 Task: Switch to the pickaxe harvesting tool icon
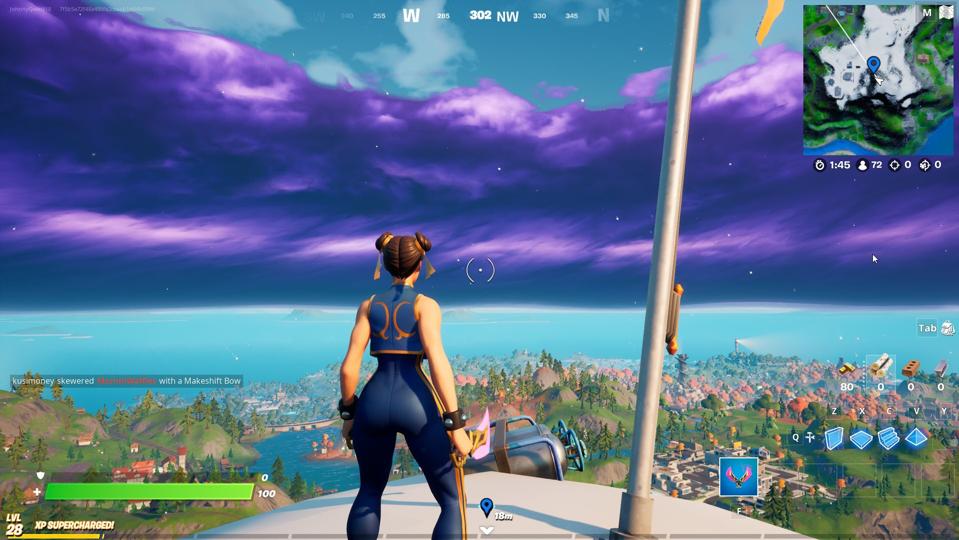tap(809, 437)
